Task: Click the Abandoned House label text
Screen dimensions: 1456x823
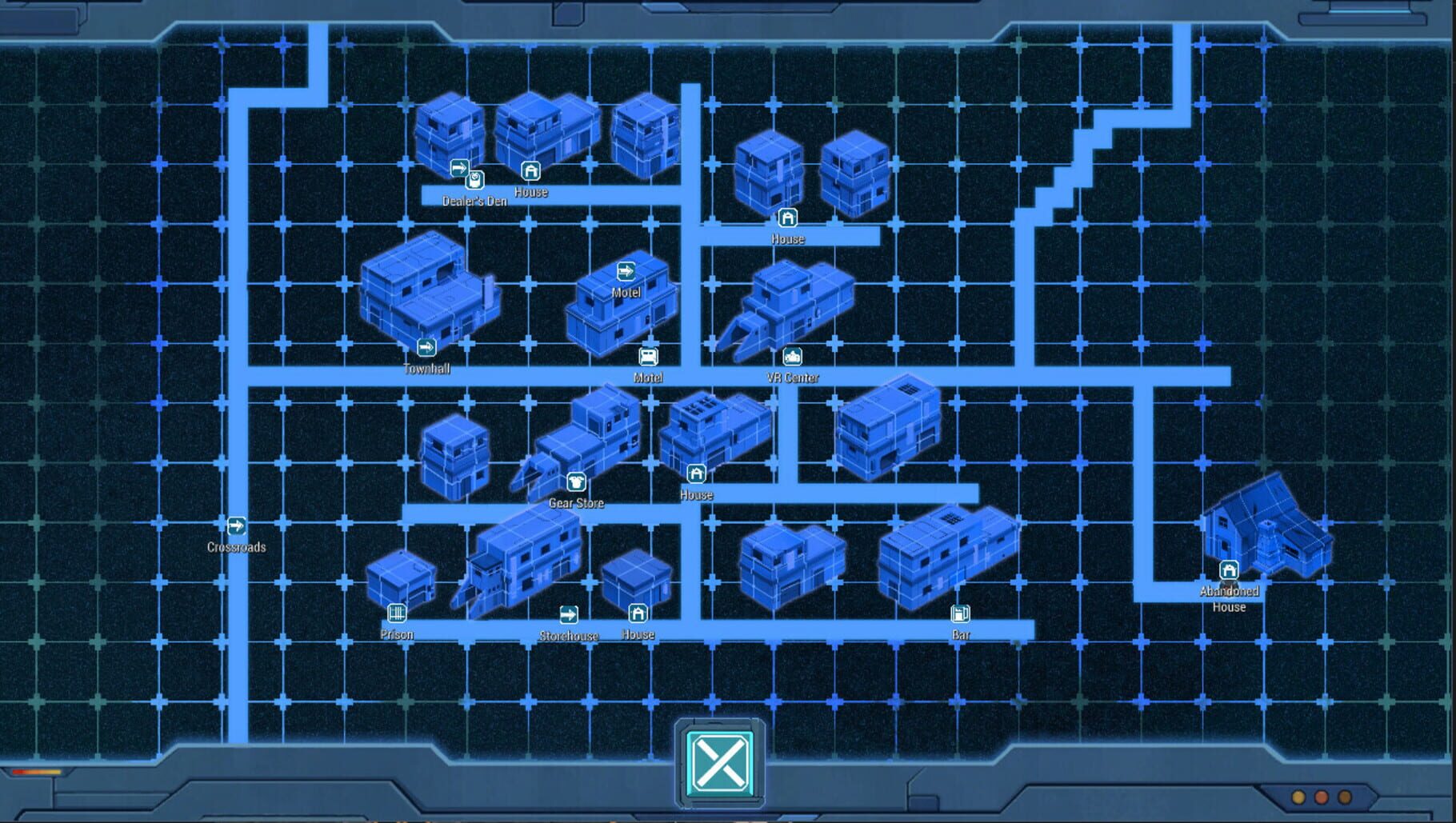Action: tap(1228, 600)
